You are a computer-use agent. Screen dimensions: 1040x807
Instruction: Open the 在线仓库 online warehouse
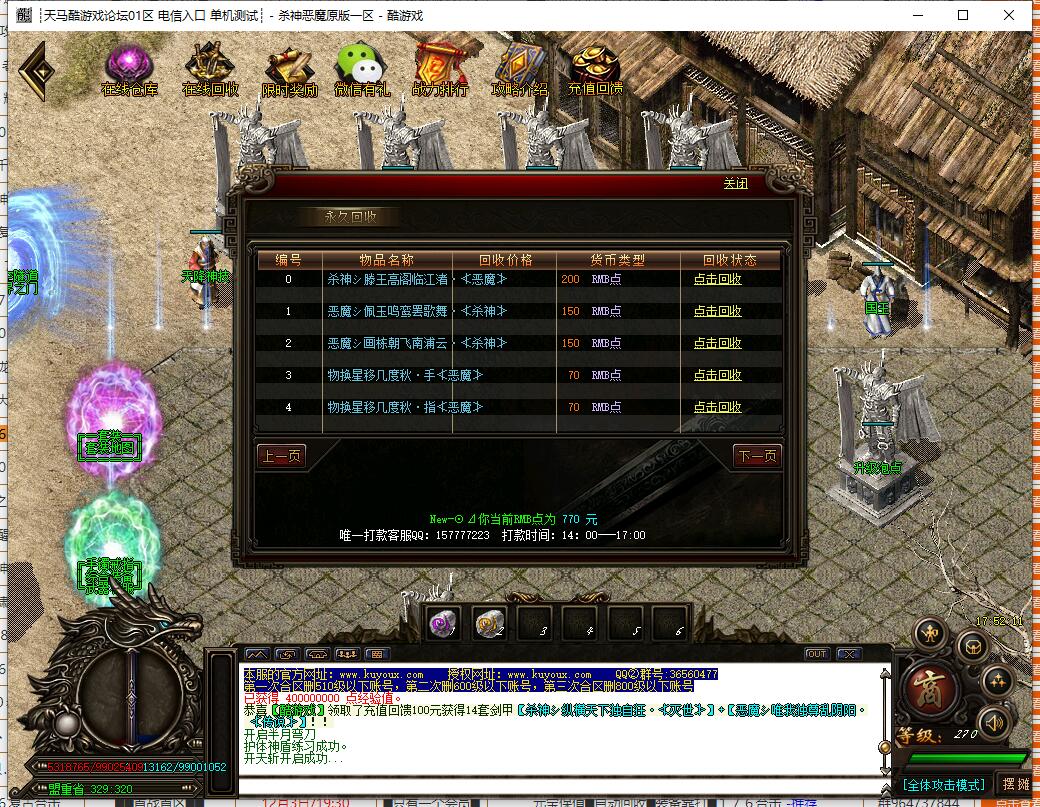coord(129,70)
